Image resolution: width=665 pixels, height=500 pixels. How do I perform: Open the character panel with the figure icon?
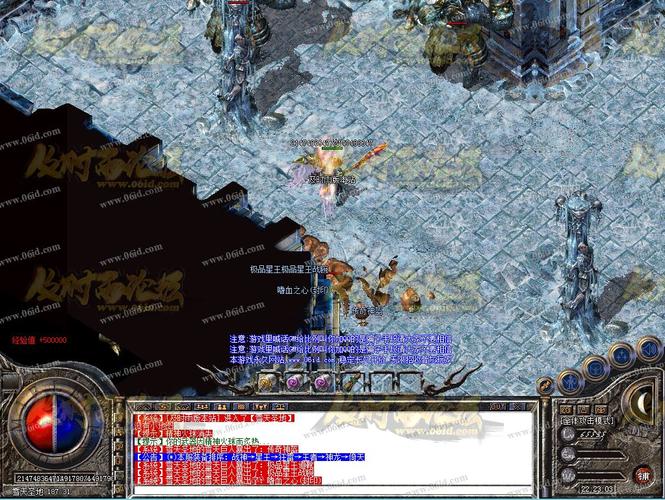pyautogui.click(x=570, y=381)
